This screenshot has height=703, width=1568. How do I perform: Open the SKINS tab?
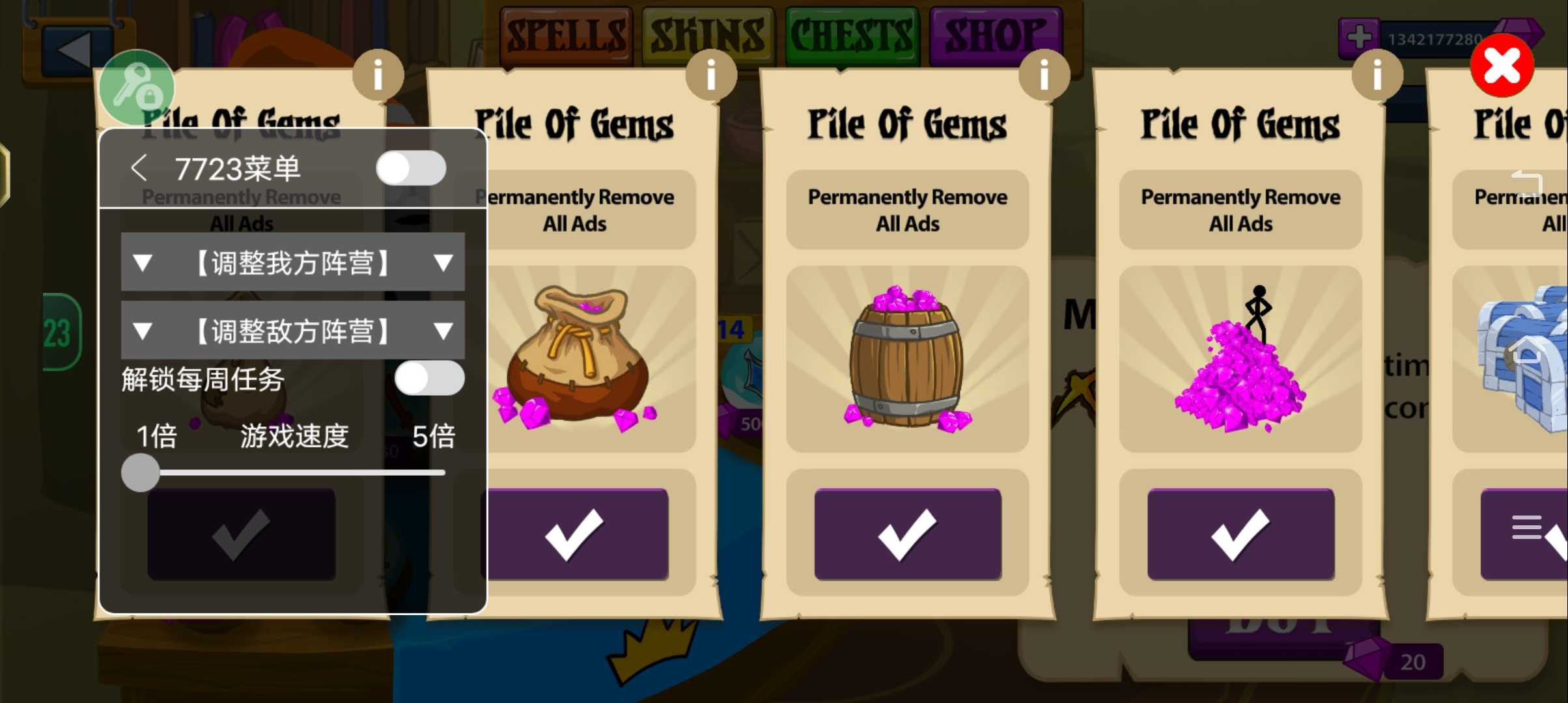pyautogui.click(x=708, y=35)
